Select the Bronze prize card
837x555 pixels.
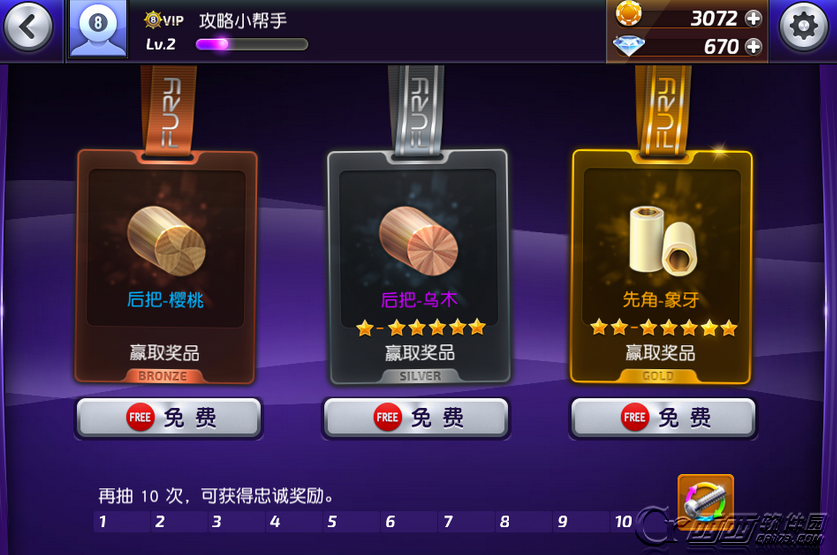167,266
